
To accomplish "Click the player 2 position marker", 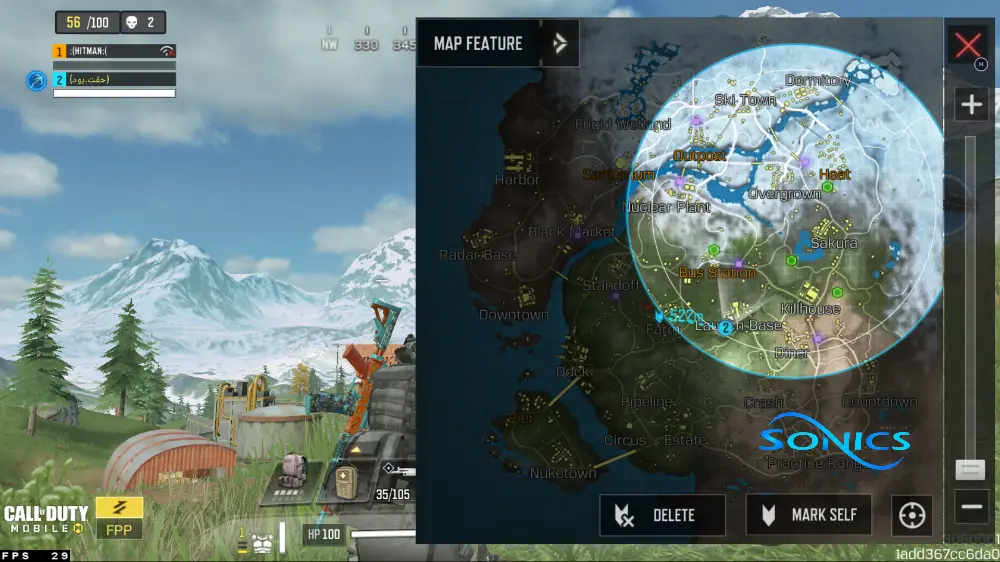I will tap(725, 327).
